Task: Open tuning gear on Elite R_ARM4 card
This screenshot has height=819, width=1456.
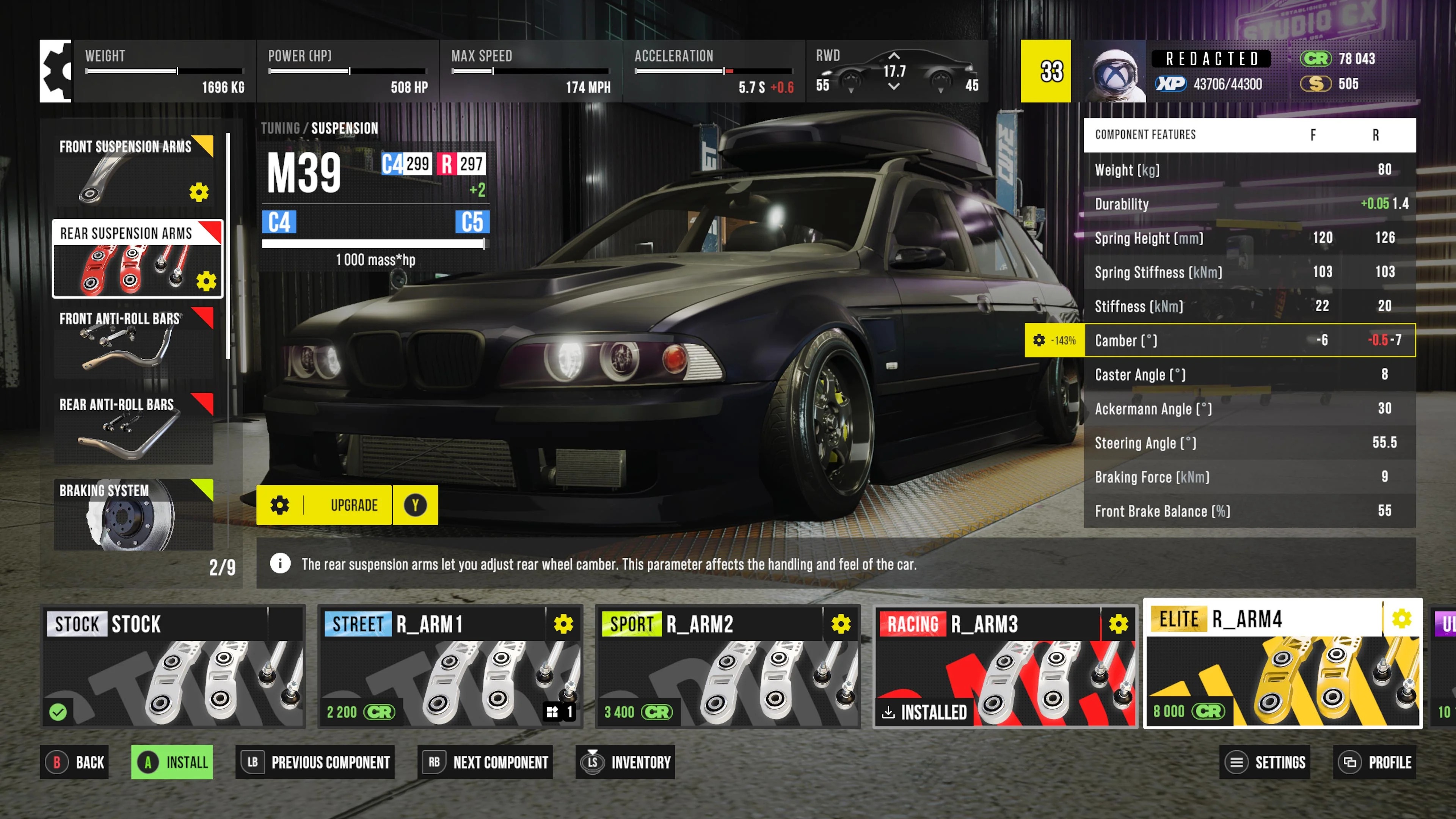Action: pyautogui.click(x=1401, y=618)
